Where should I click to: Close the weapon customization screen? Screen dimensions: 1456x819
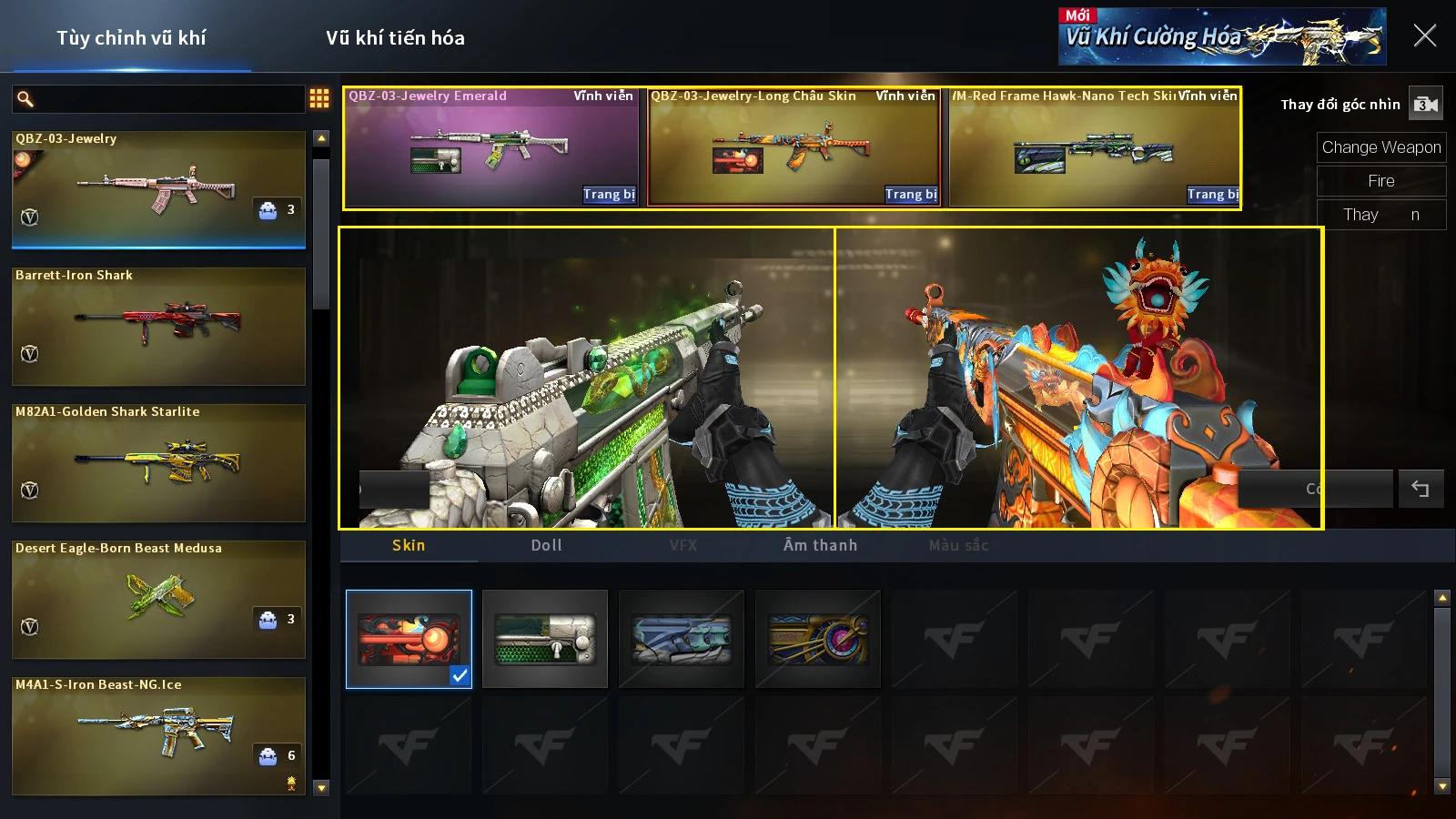(1424, 36)
